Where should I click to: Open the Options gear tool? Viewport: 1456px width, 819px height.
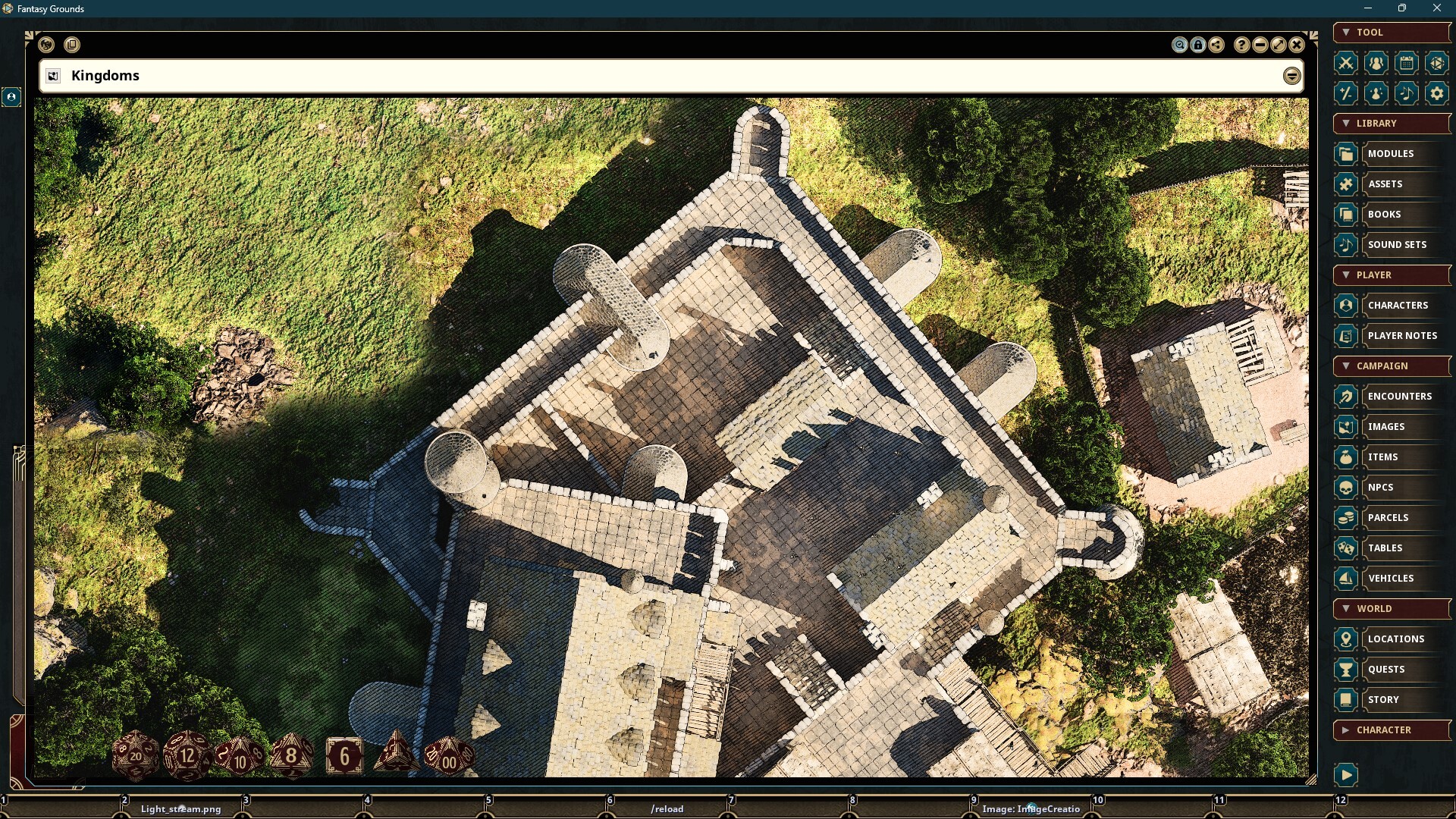1437,93
